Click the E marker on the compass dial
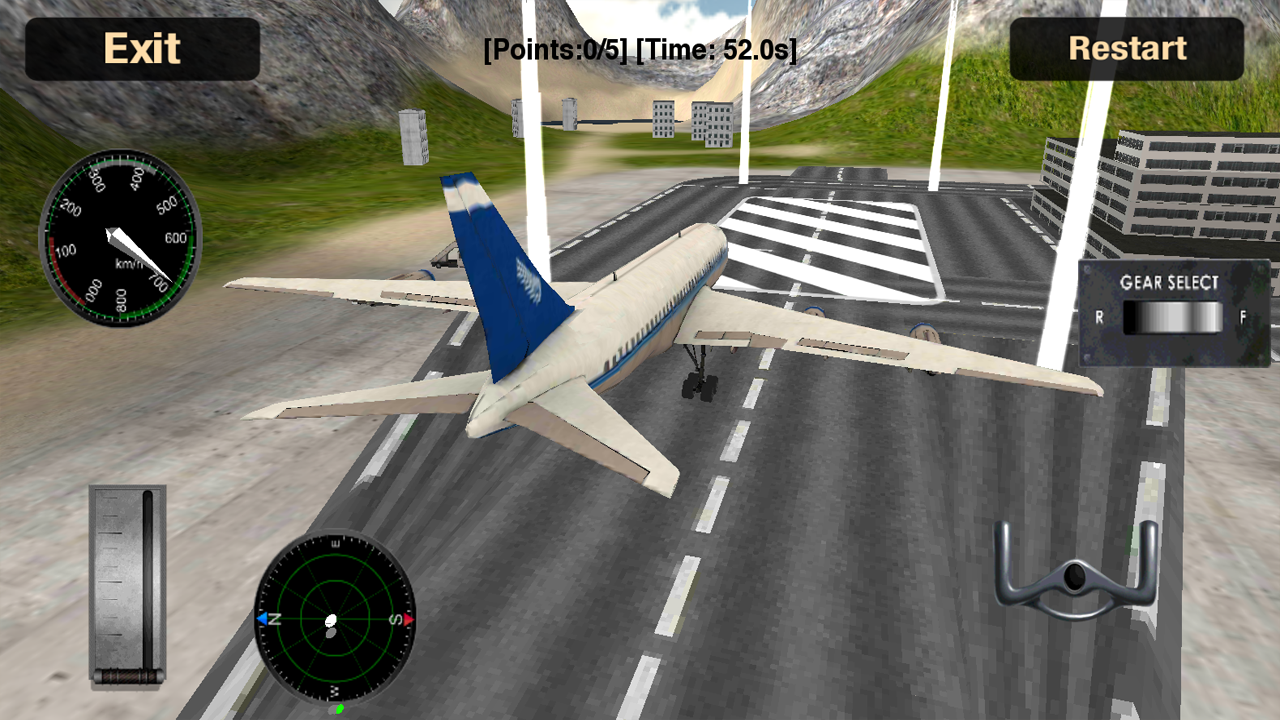 pyautogui.click(x=337, y=545)
